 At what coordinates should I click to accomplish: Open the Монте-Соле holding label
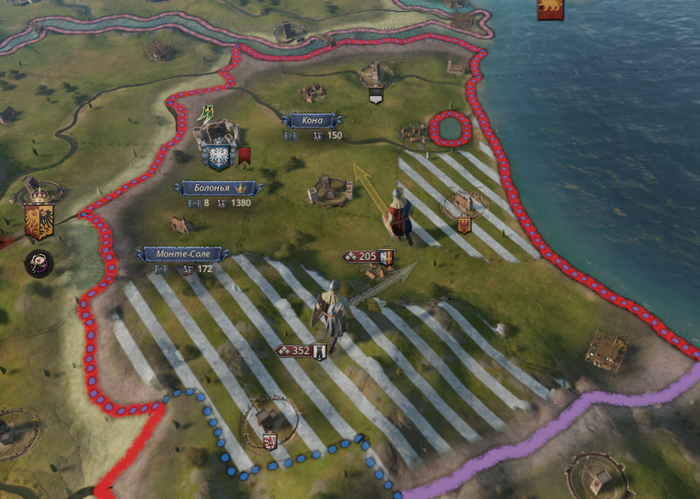[x=182, y=254]
